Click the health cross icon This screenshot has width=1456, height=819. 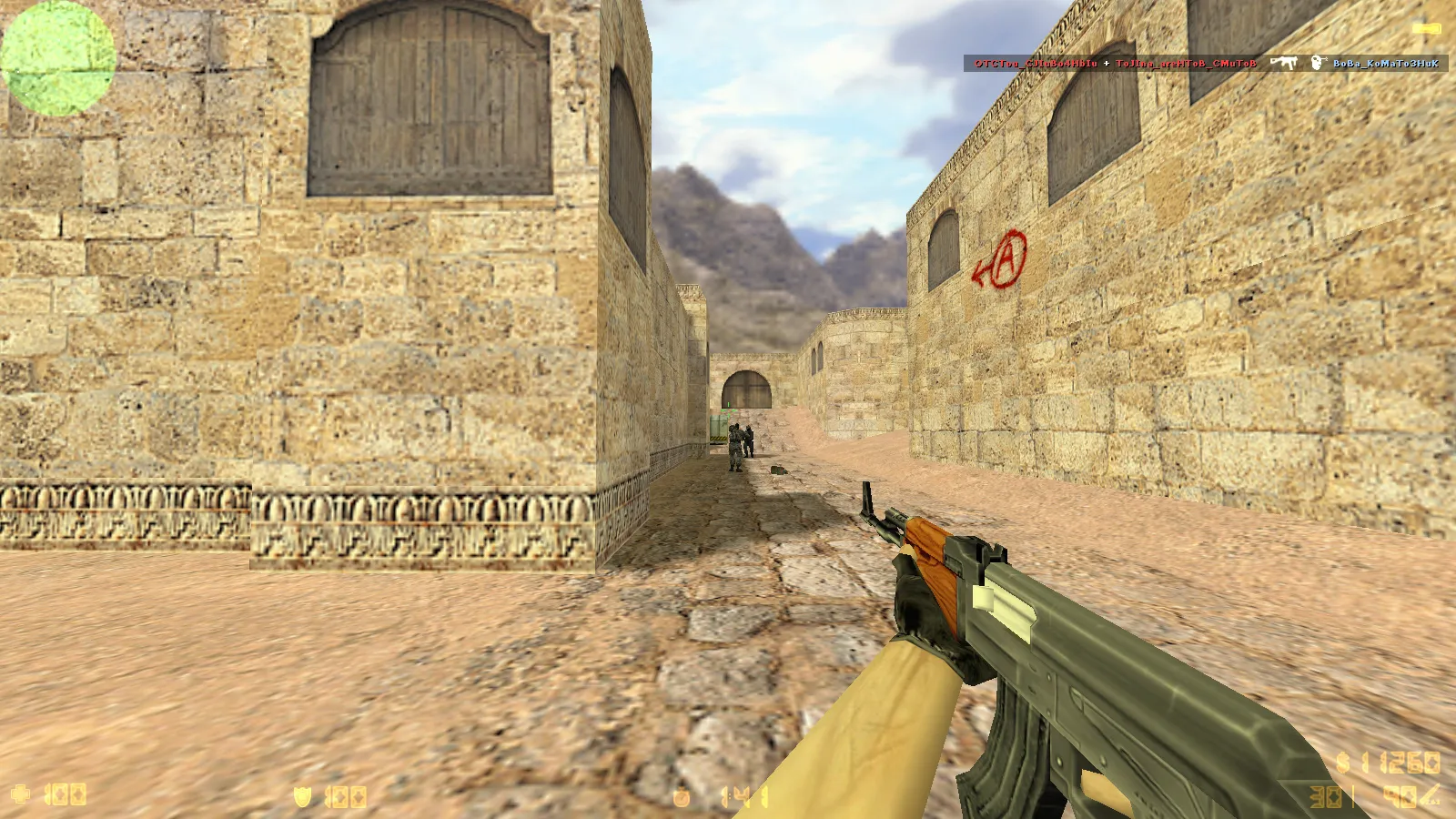pyautogui.click(x=20, y=794)
